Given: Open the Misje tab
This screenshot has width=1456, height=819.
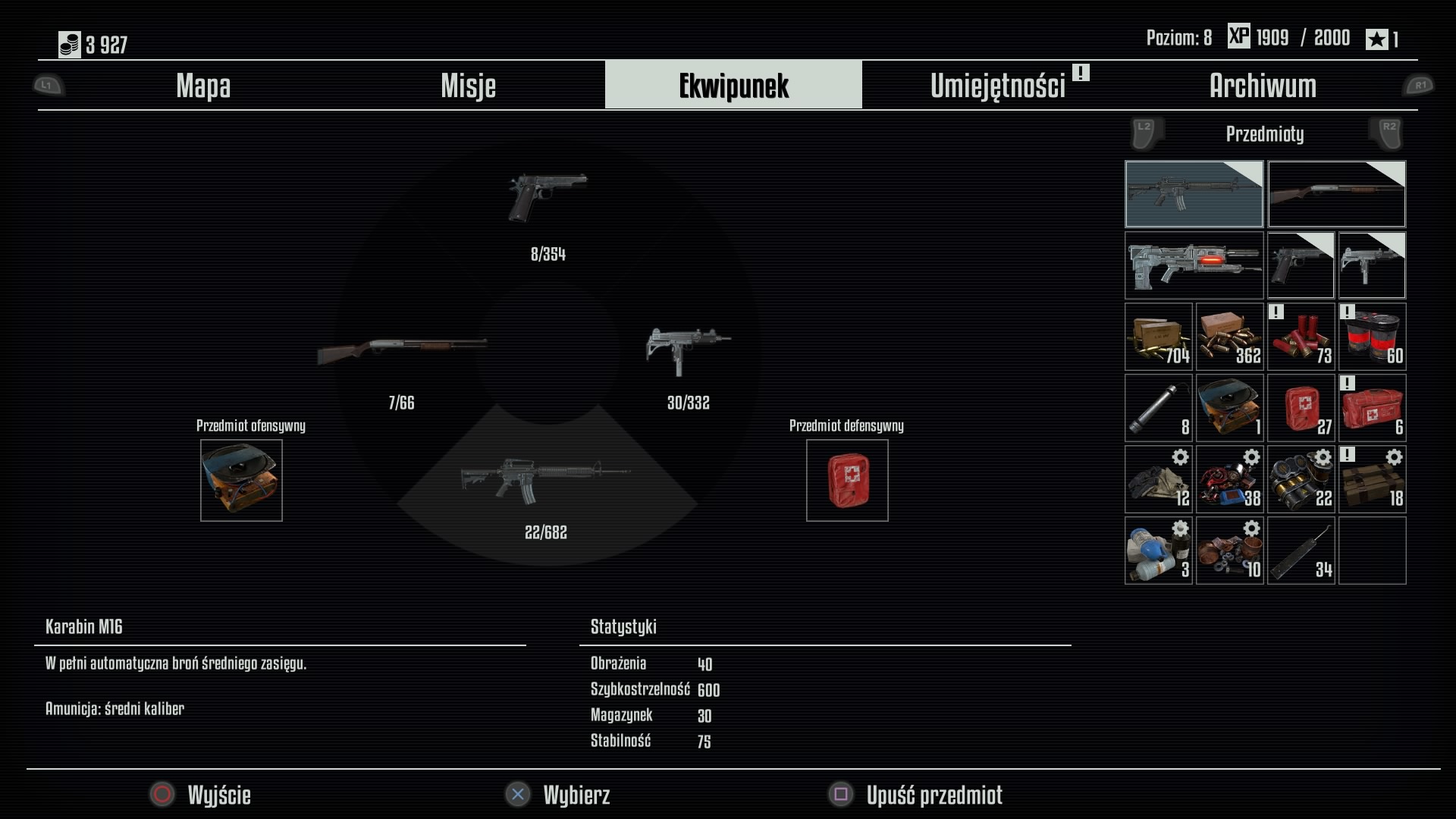Looking at the screenshot, I should pyautogui.click(x=468, y=86).
